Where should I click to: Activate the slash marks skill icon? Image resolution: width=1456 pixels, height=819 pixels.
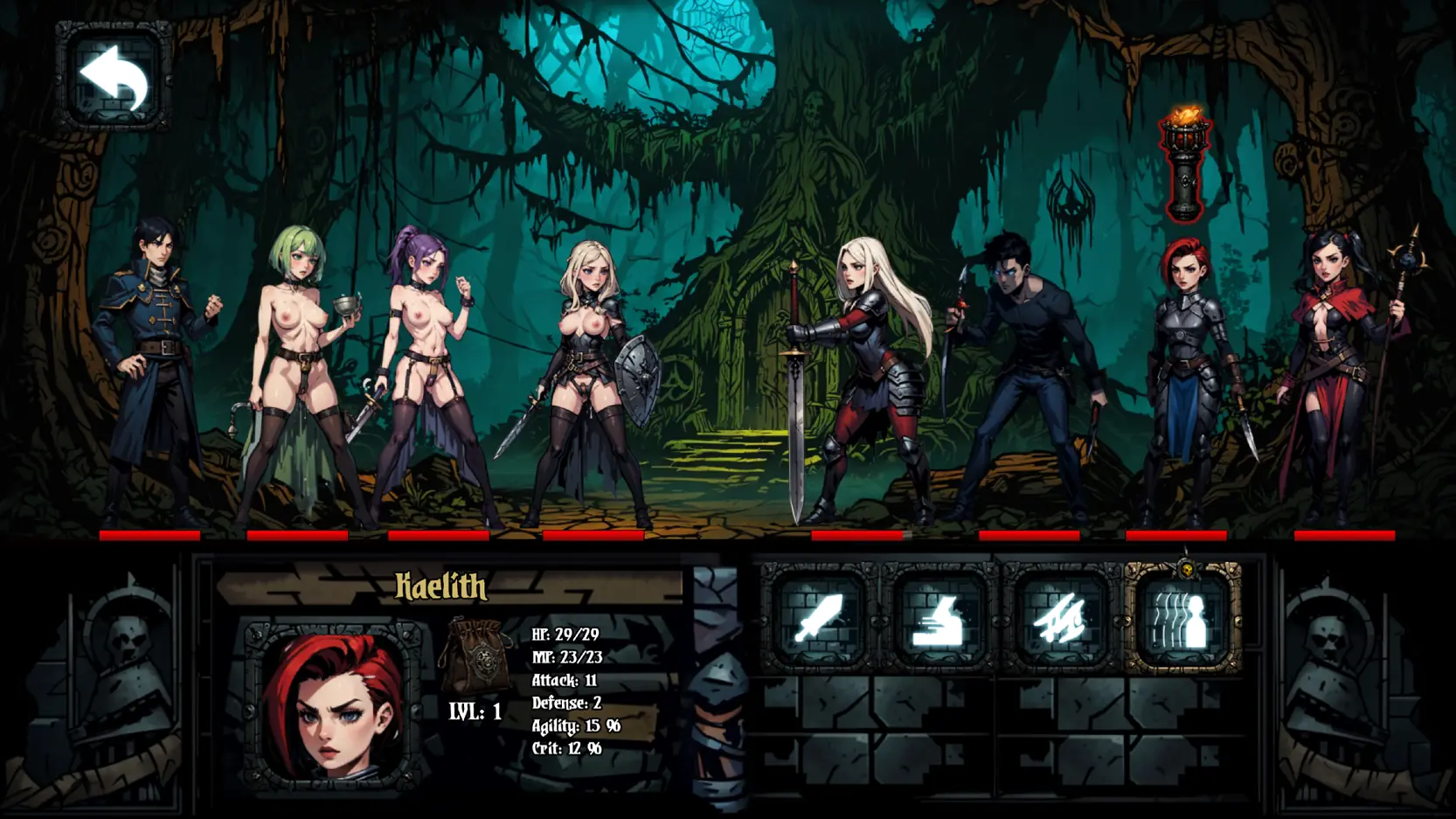pyautogui.click(x=1060, y=619)
